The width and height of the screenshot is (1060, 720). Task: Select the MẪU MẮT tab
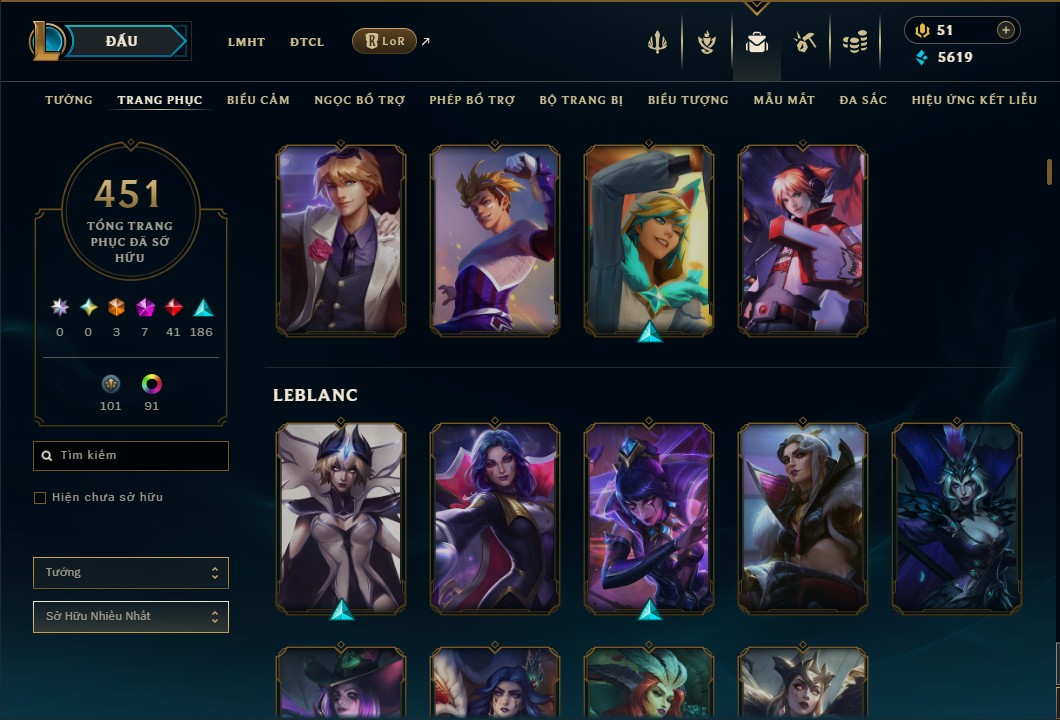[x=784, y=100]
